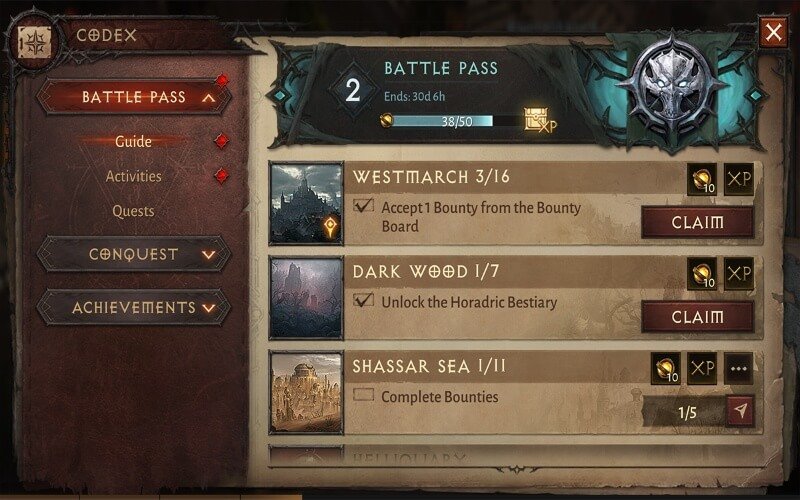Open the Guide sub-tab

coord(133,141)
